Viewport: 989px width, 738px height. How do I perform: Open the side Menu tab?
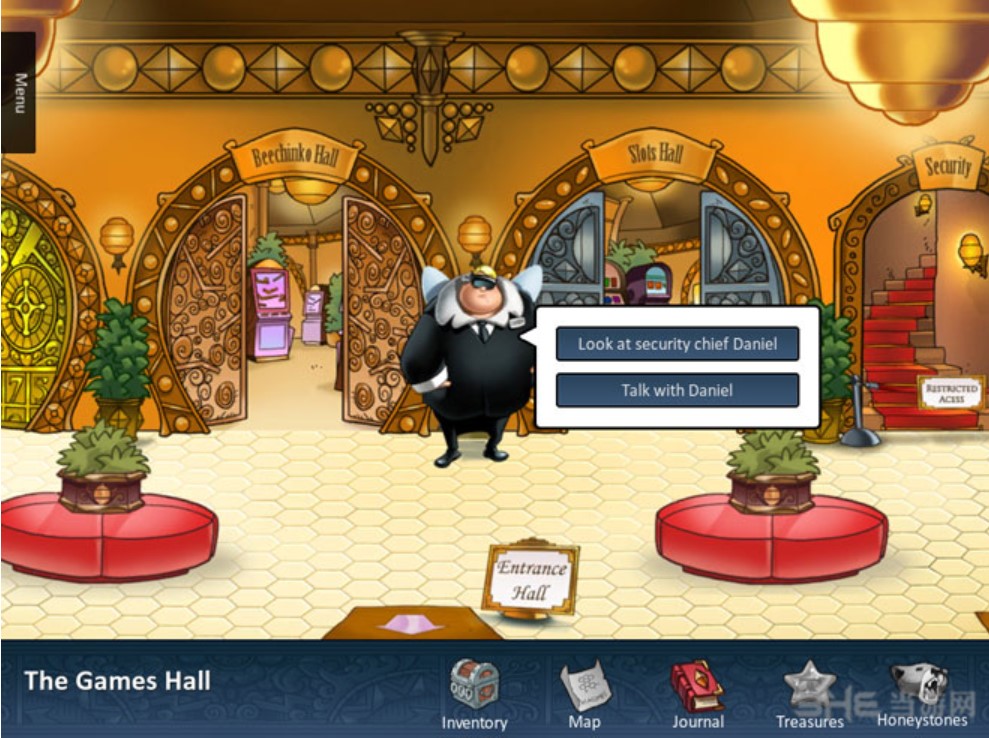pyautogui.click(x=18, y=93)
